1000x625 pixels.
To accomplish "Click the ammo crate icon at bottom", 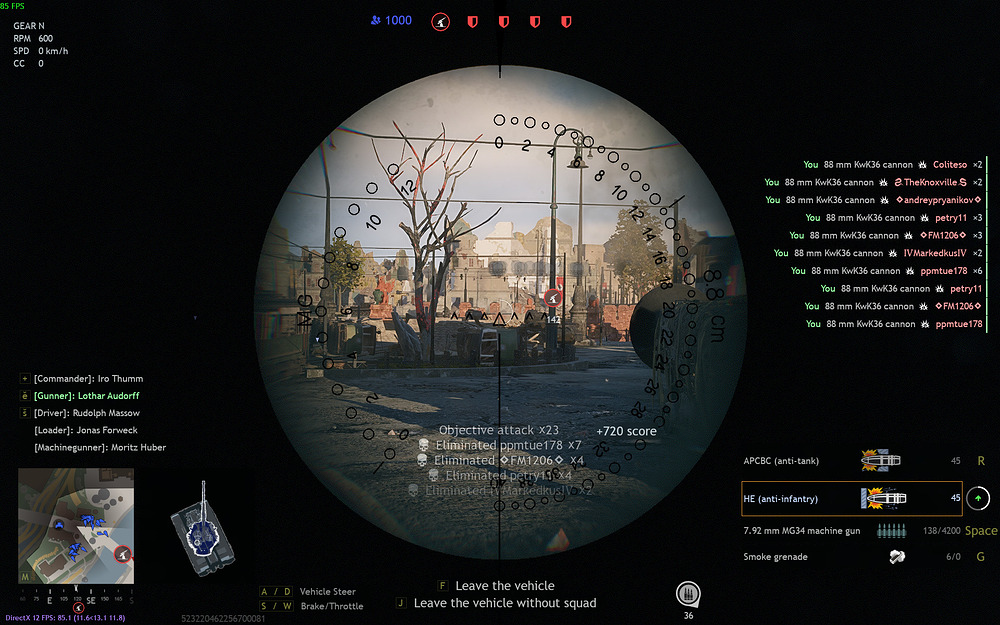I will click(687, 593).
